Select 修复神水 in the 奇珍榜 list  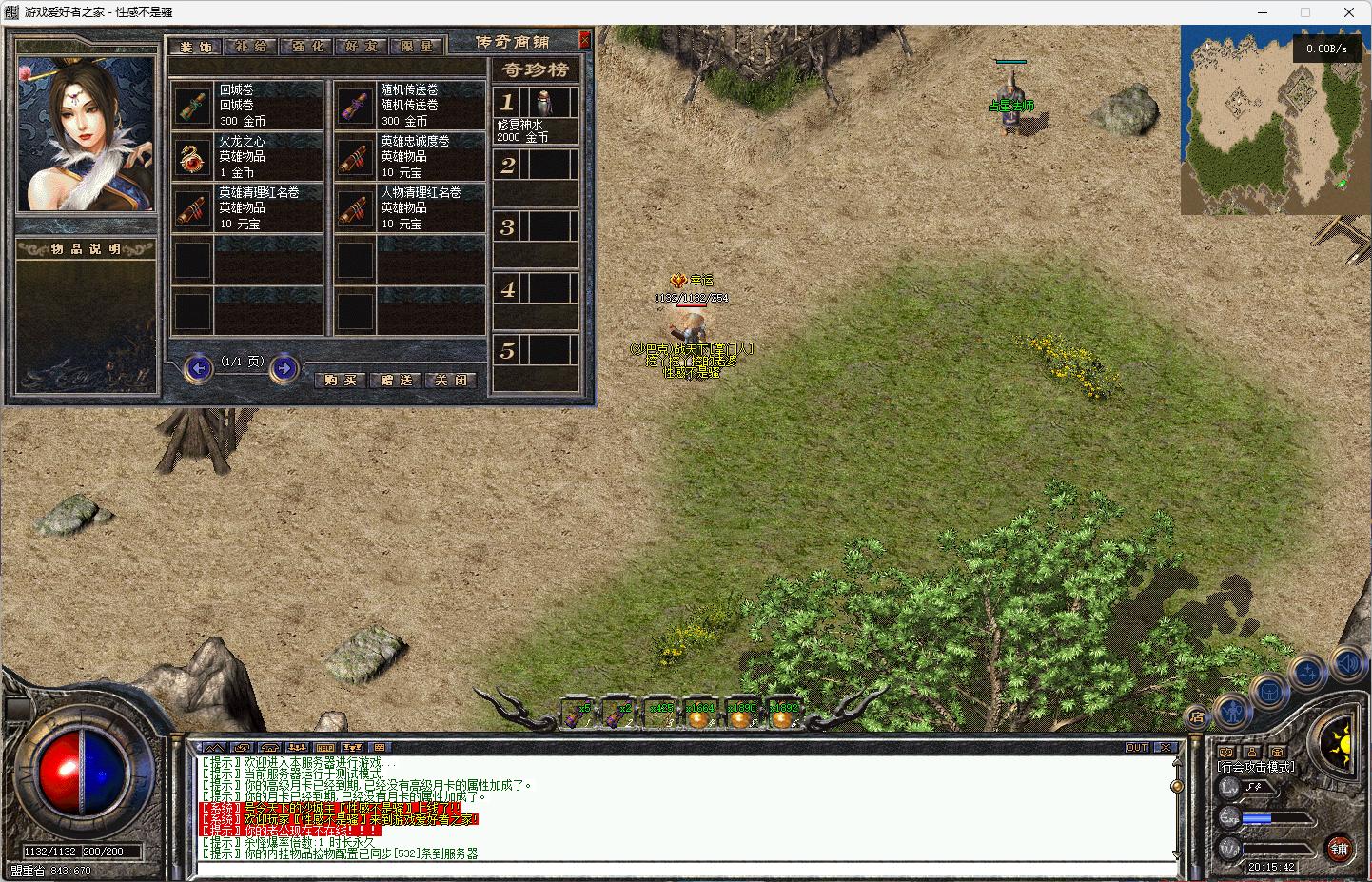coord(536,115)
